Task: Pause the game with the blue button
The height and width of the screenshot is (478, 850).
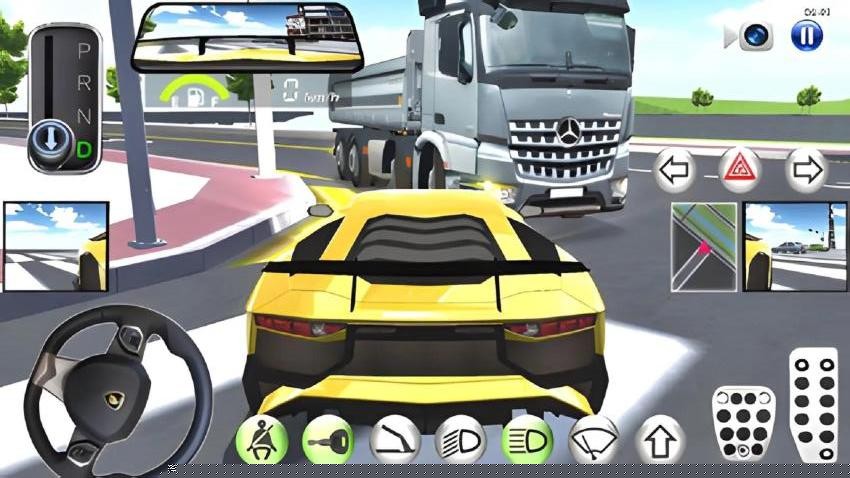Action: [806, 36]
